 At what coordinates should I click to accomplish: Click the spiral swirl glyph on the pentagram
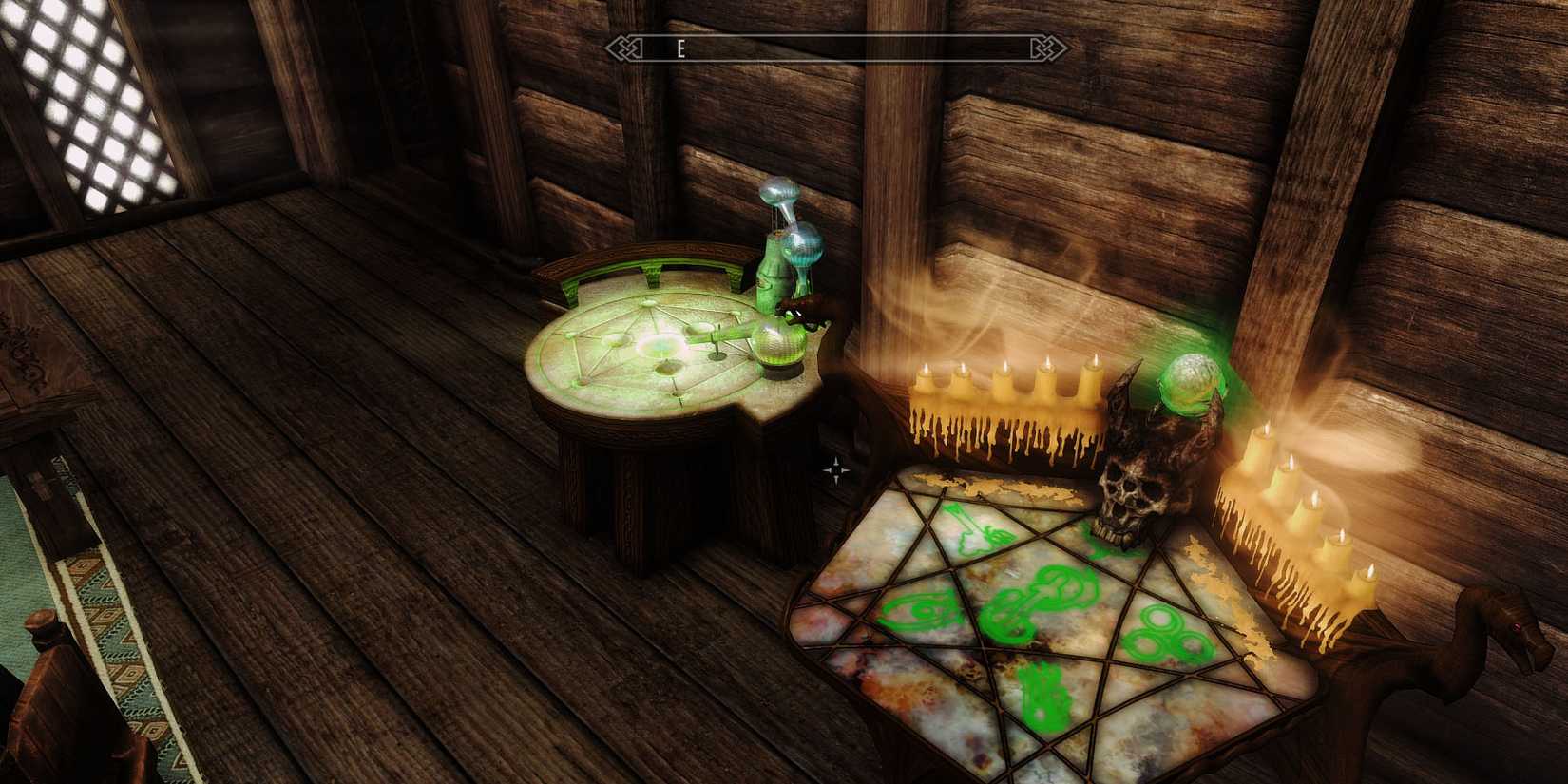[920, 609]
